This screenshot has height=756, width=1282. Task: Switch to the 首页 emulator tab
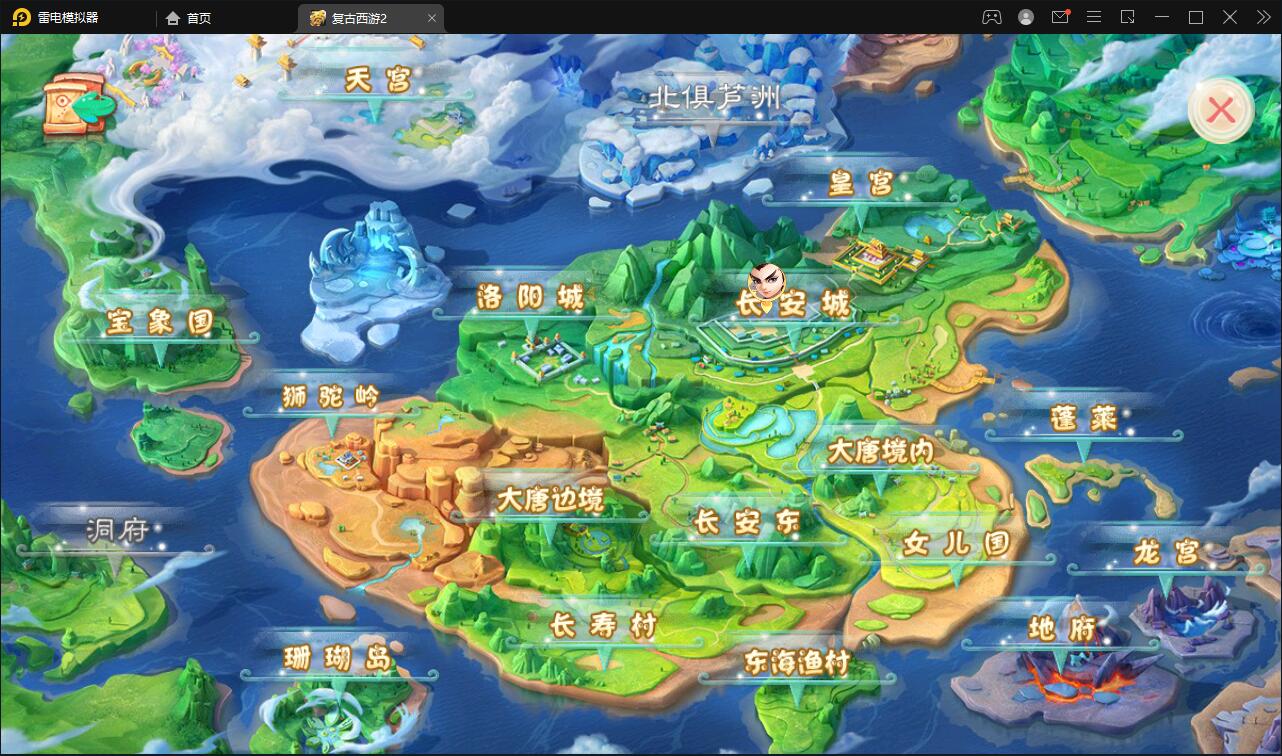point(189,18)
